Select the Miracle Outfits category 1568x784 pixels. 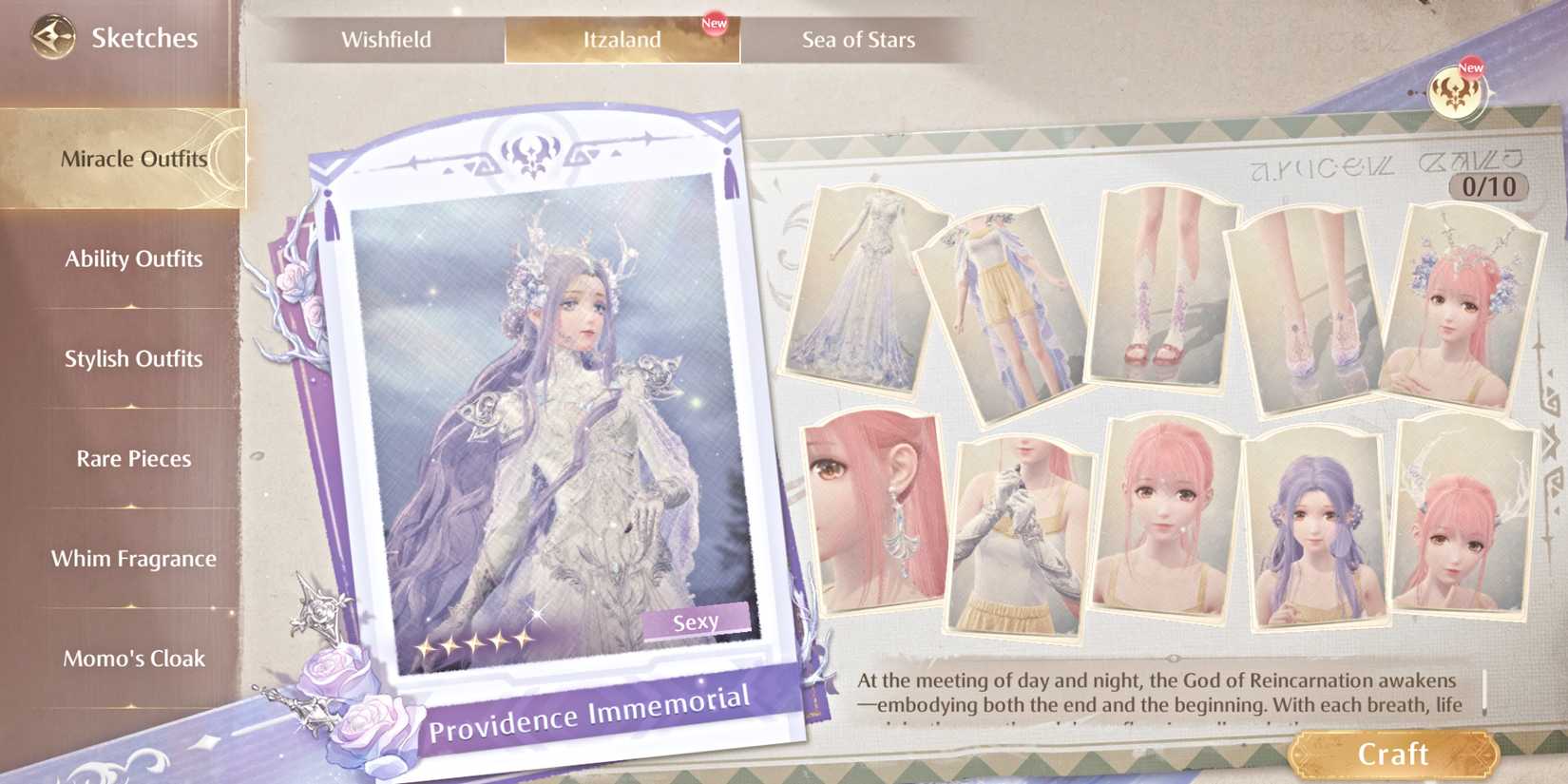pyautogui.click(x=133, y=160)
